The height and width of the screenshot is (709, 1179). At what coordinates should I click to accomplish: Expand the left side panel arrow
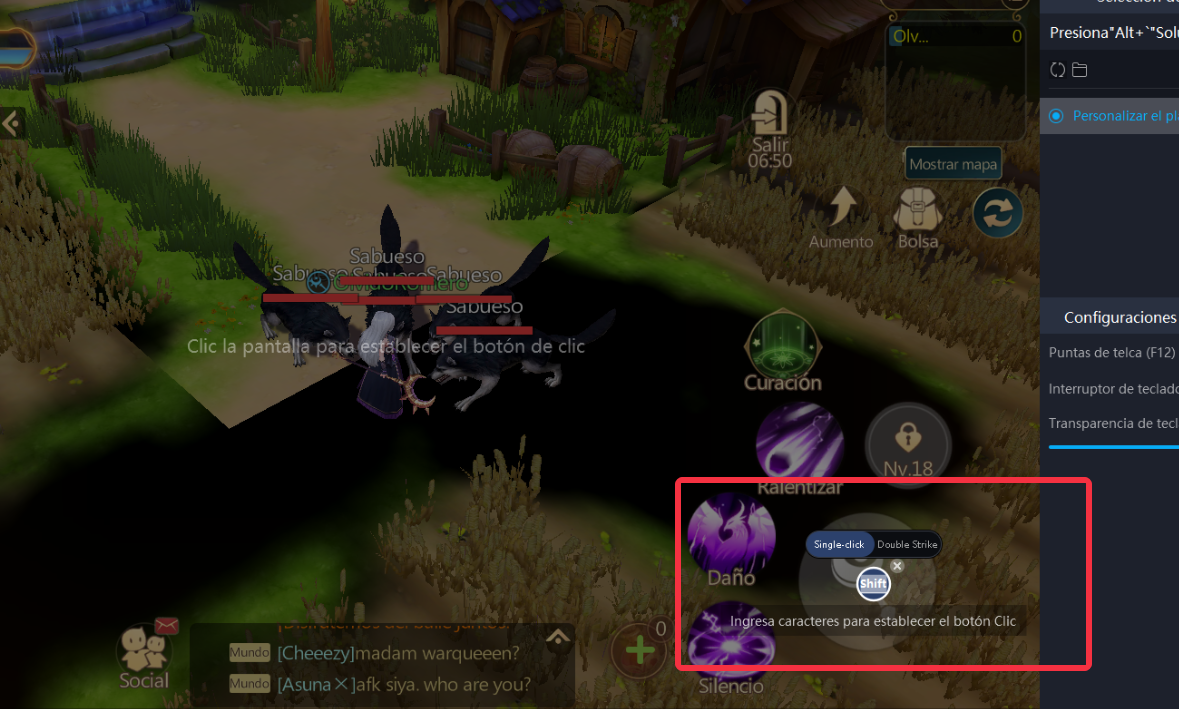click(11, 123)
